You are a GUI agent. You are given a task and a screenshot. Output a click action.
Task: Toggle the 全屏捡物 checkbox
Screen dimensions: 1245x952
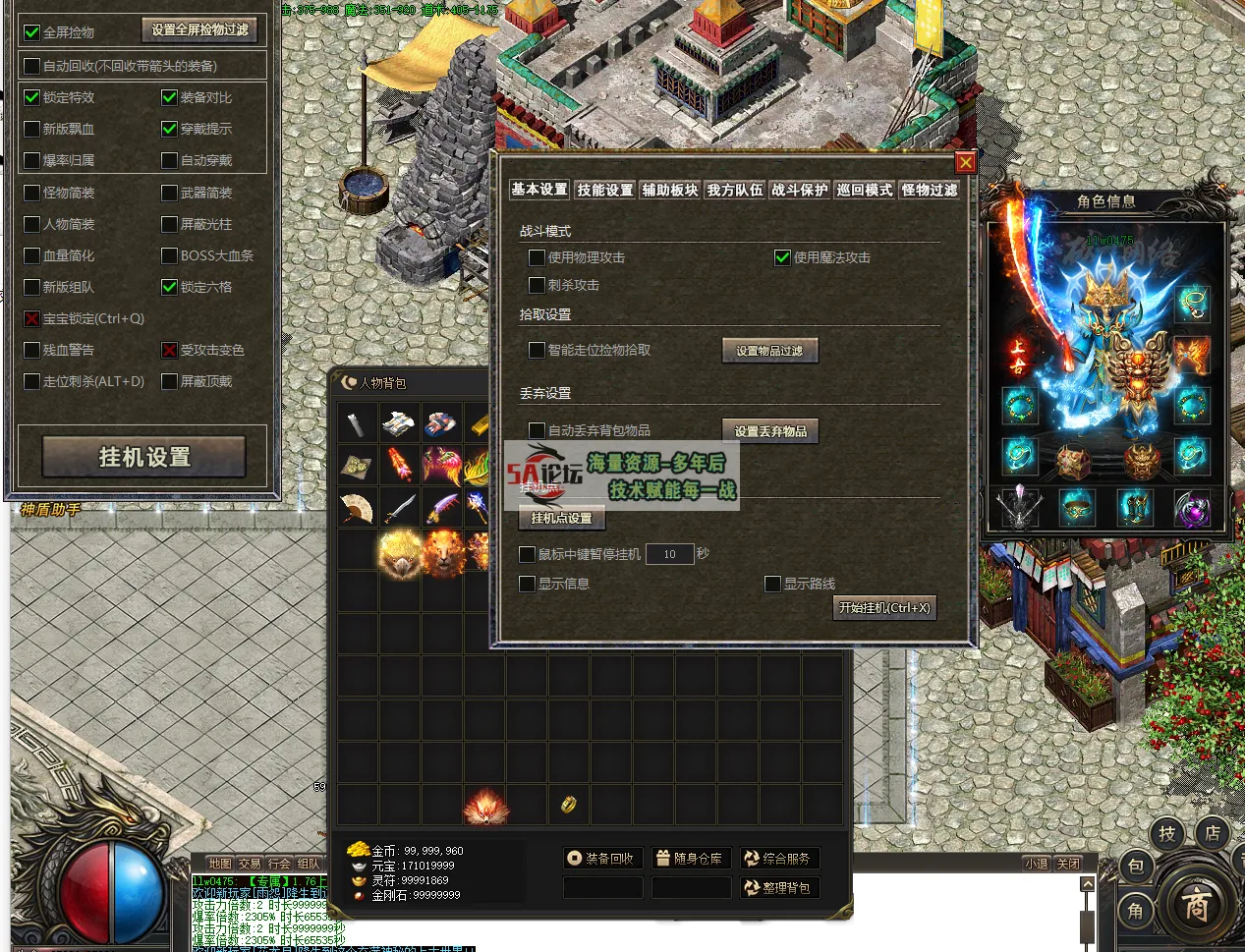(32, 32)
